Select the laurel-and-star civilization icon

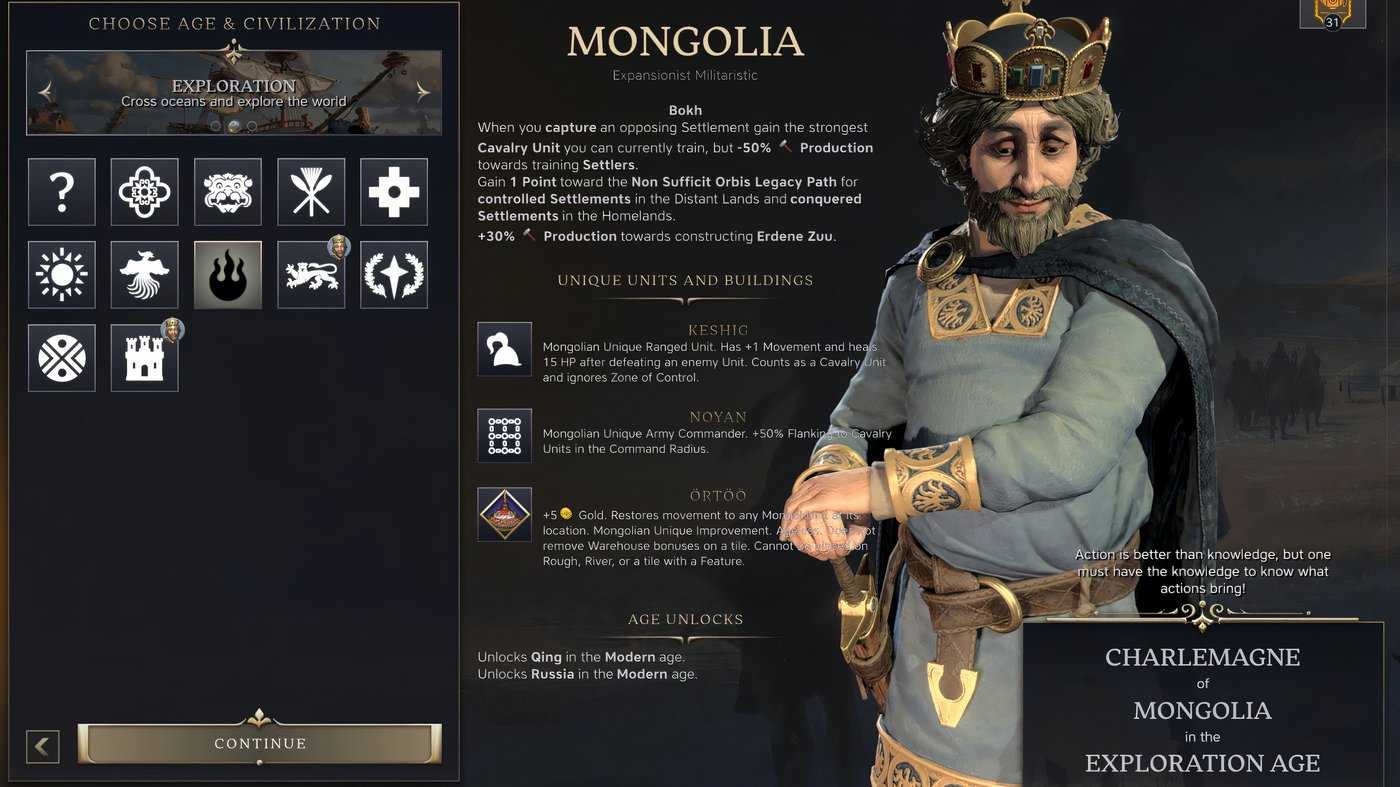(x=394, y=274)
